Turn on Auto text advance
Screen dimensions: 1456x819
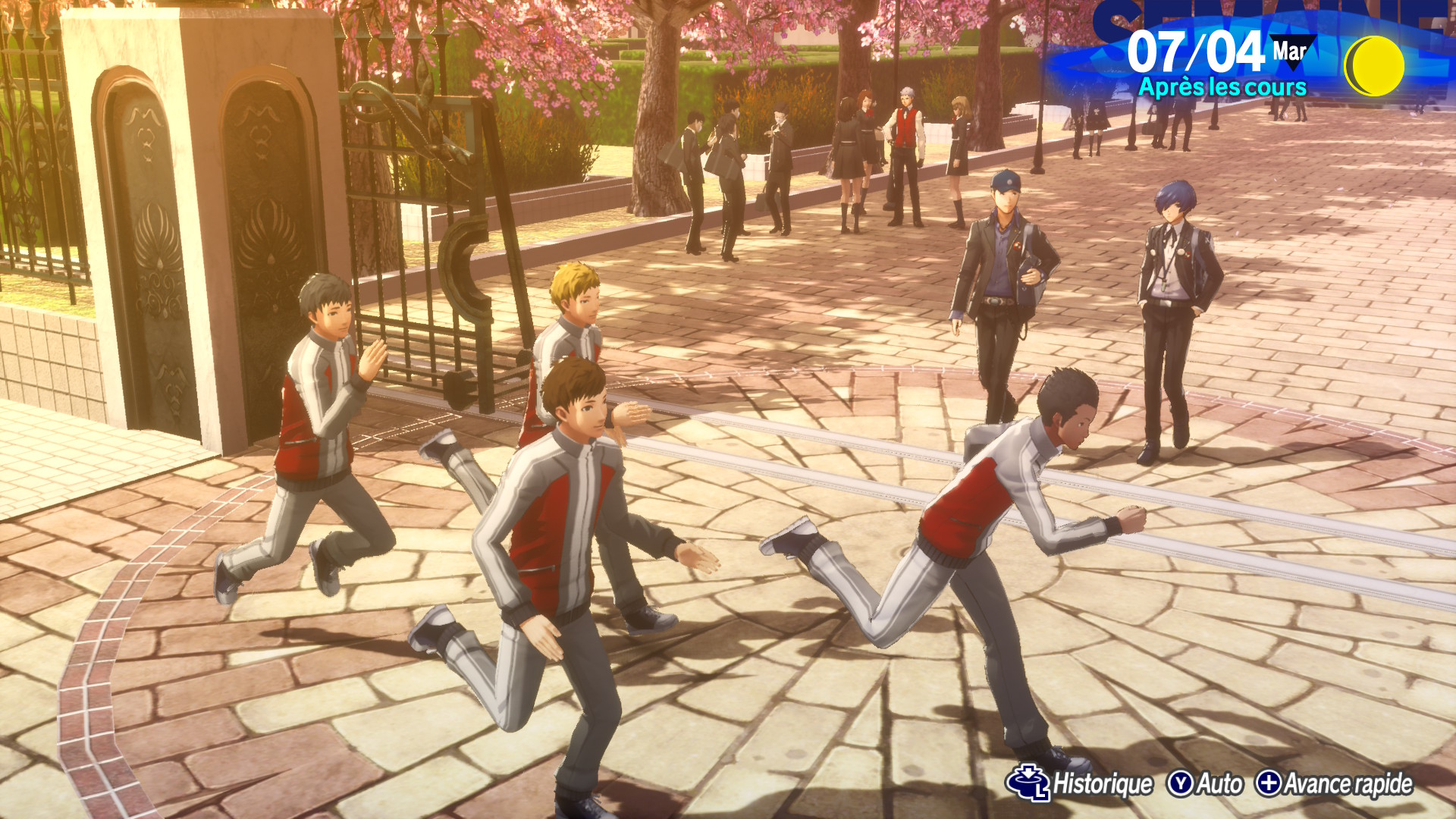click(x=1205, y=783)
